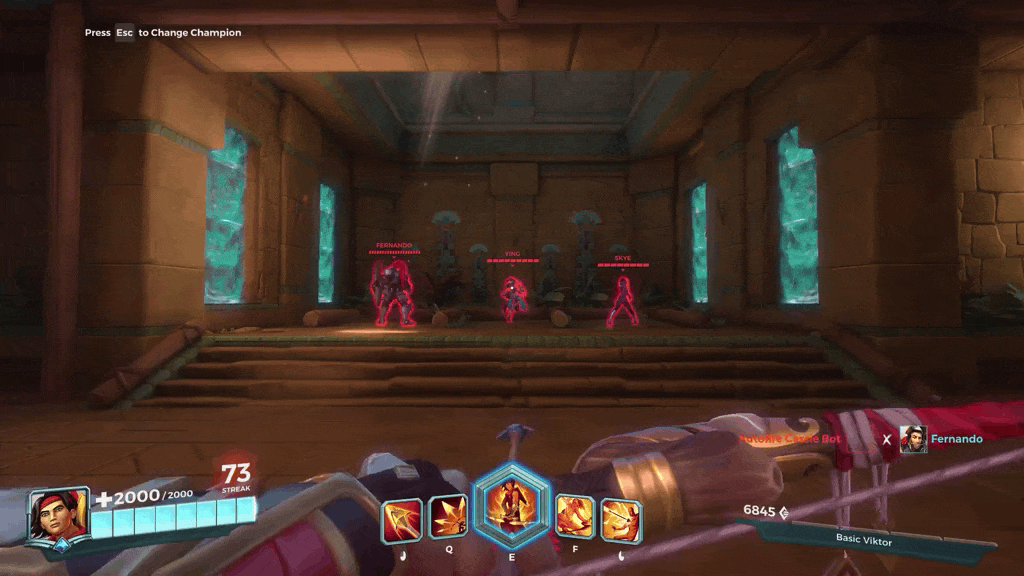The image size is (1024, 576).
Task: Activate the spear thrust ability icon
Action: tap(620, 520)
